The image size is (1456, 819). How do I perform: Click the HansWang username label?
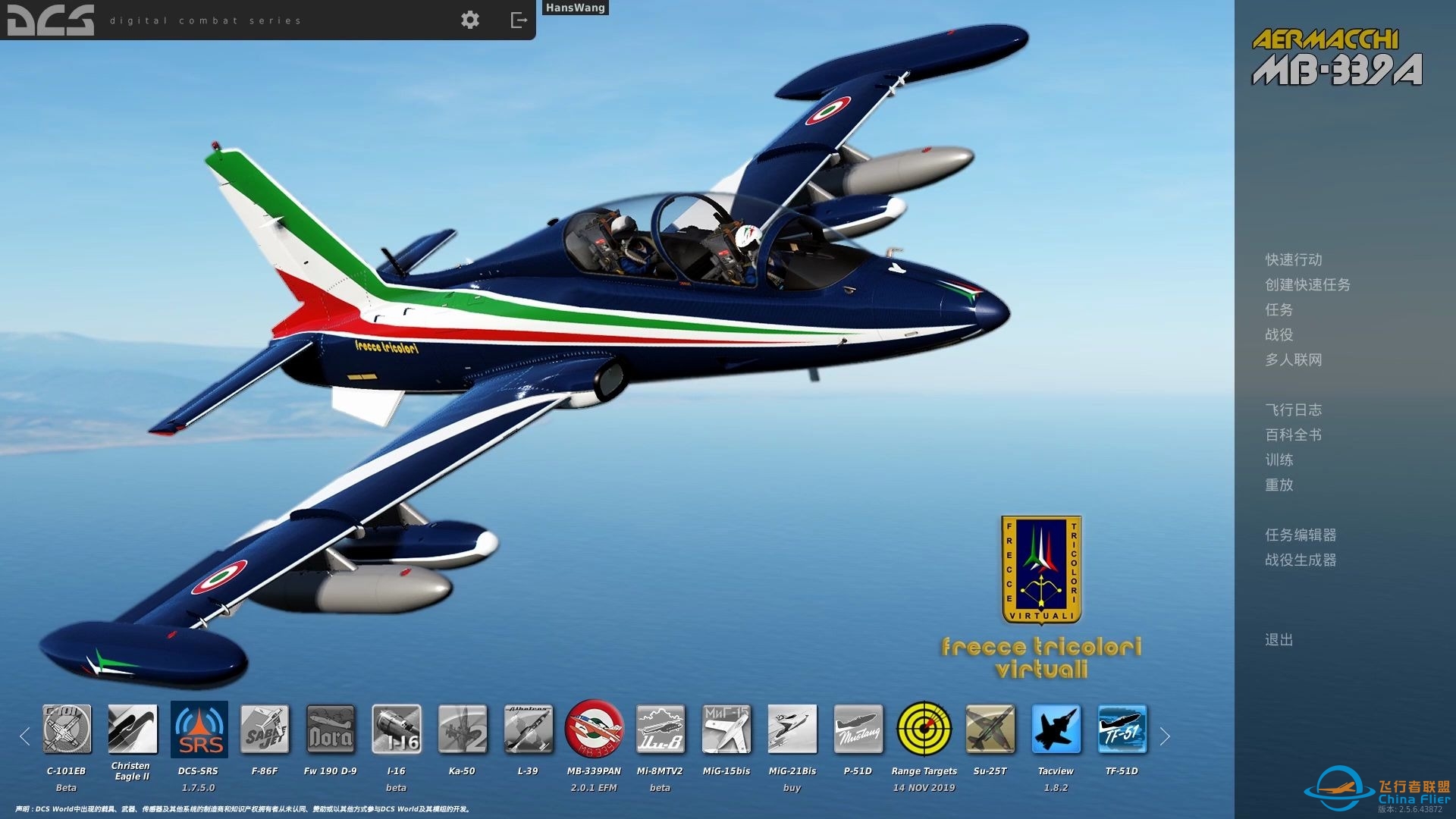574,8
